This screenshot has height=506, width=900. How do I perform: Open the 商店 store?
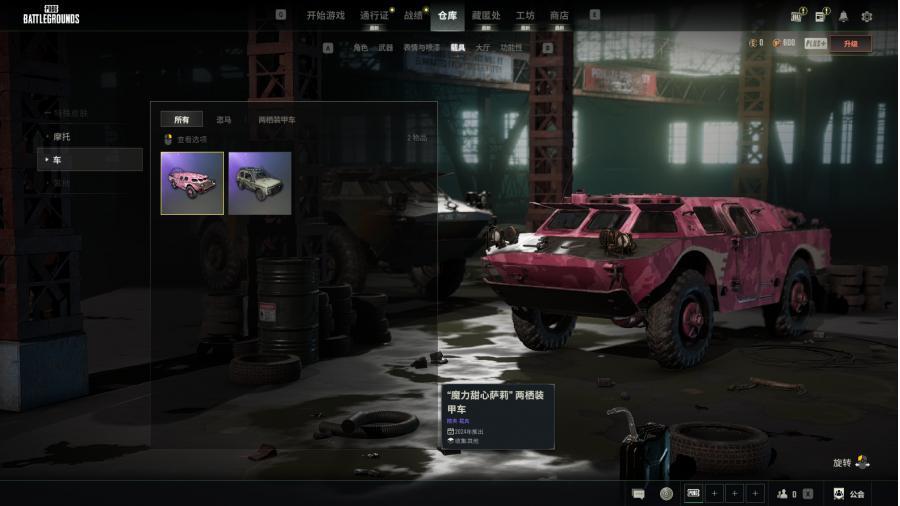559,15
